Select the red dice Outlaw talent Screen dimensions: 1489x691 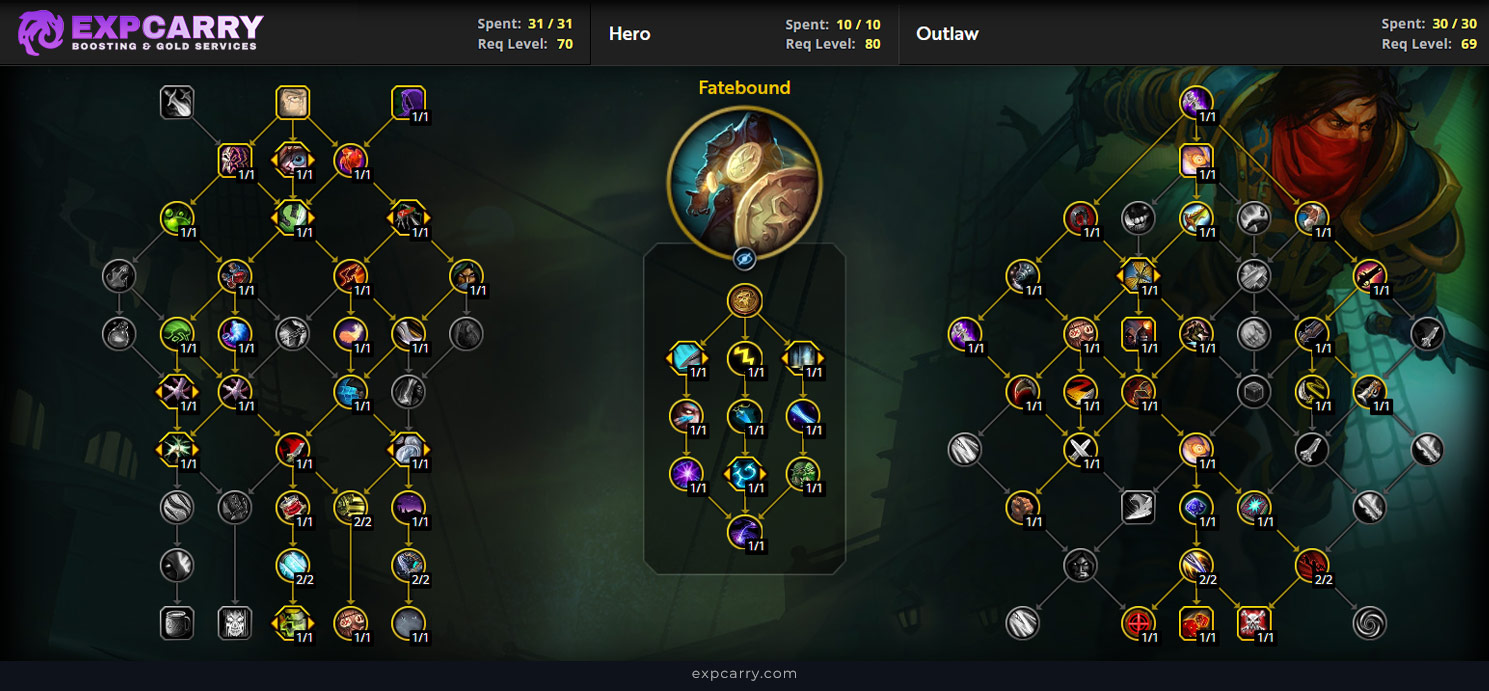(x=1196, y=623)
